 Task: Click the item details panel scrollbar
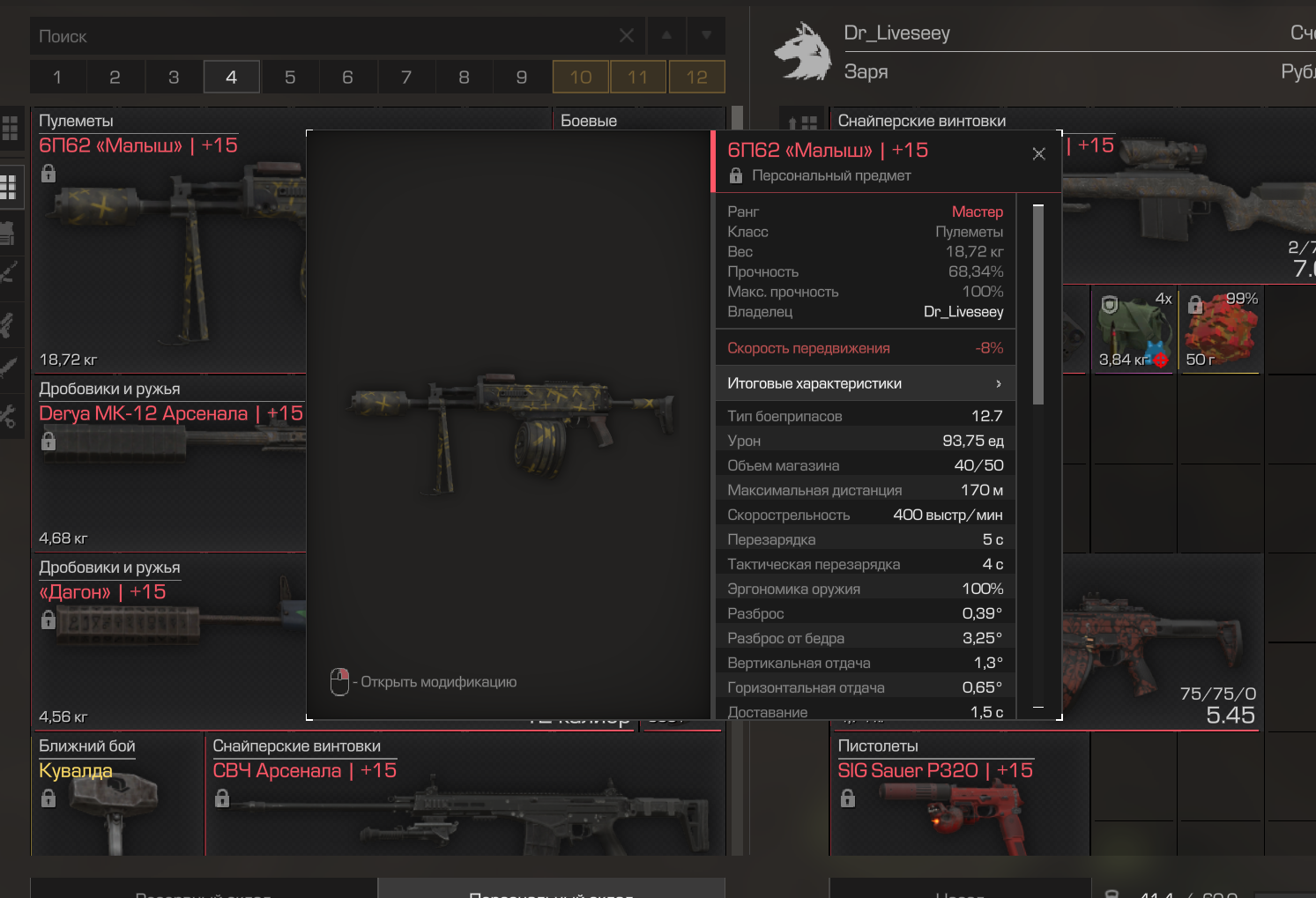pos(1038,306)
